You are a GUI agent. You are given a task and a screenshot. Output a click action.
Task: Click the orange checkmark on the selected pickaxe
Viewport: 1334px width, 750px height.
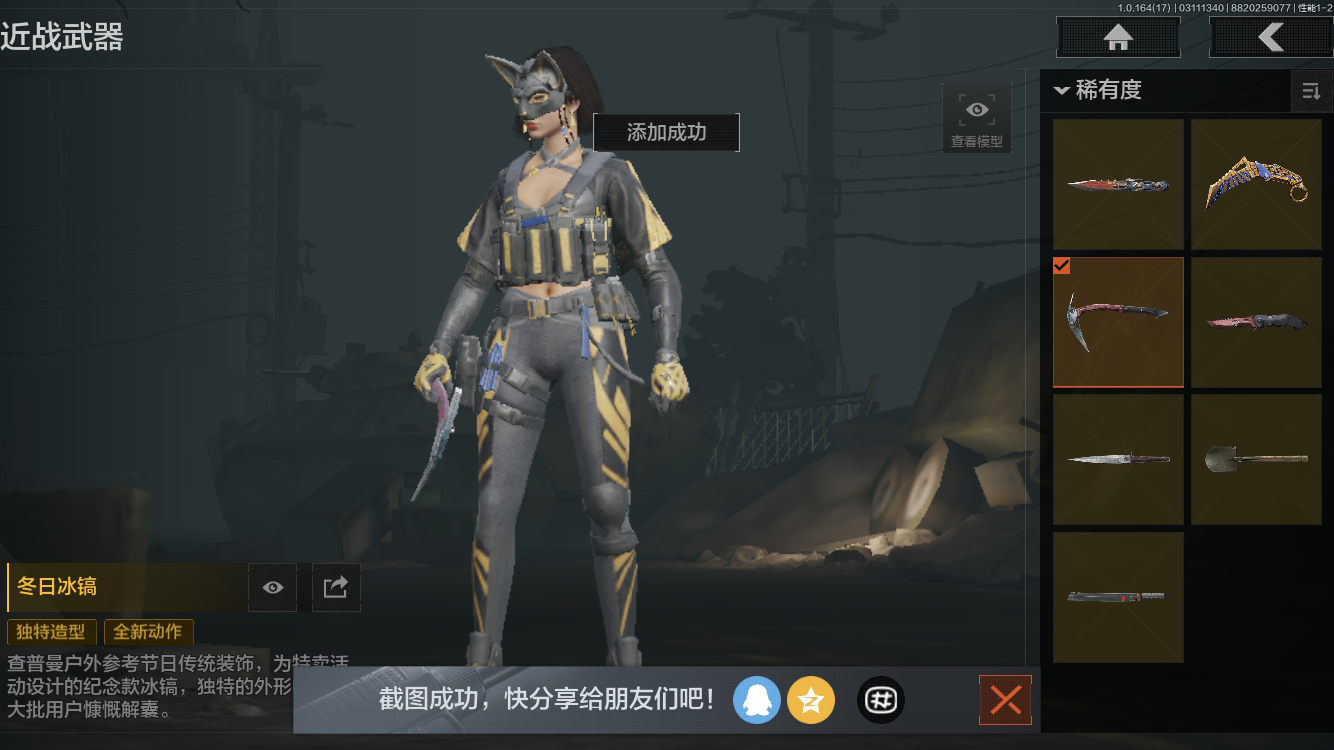click(1062, 266)
